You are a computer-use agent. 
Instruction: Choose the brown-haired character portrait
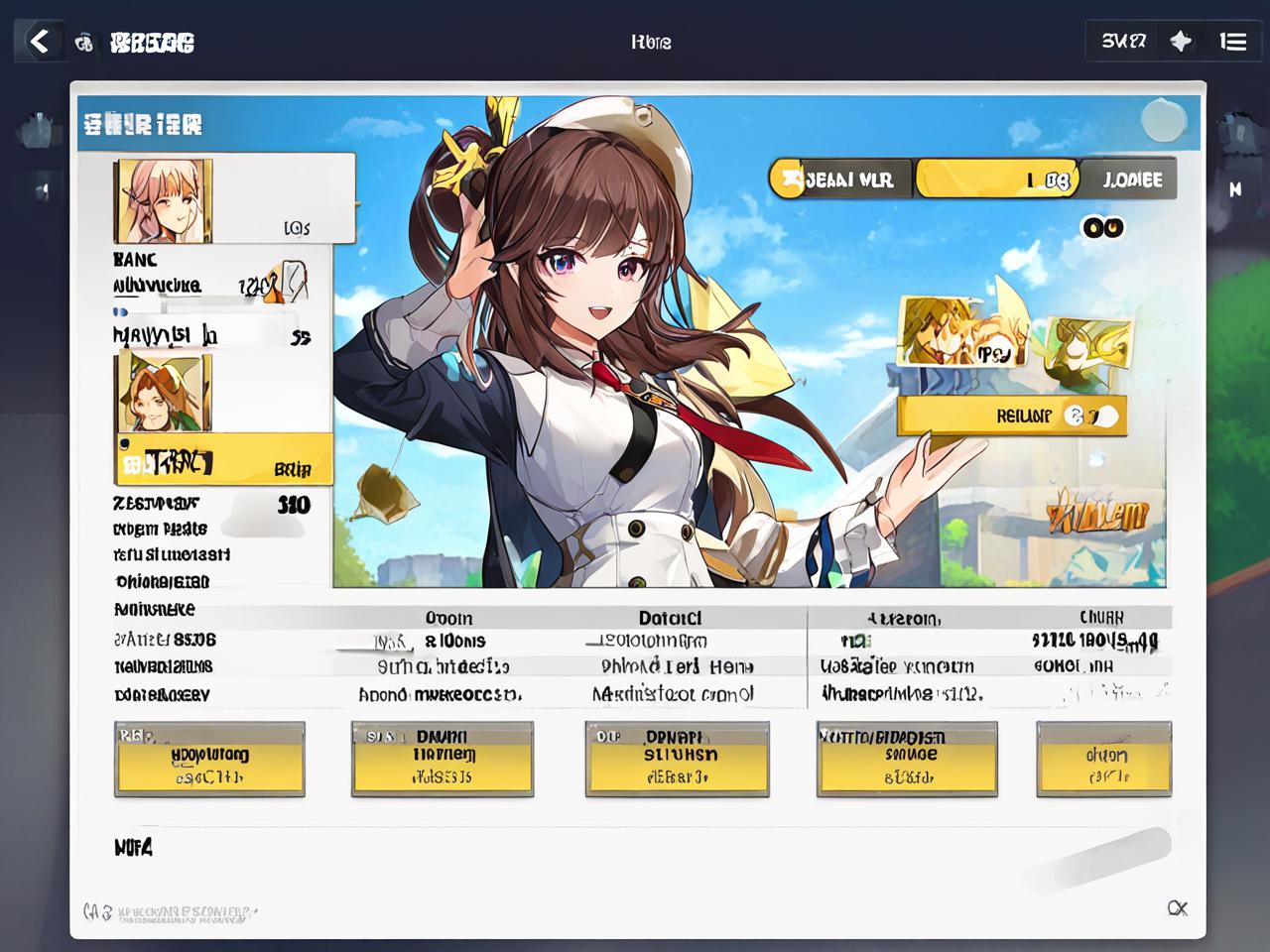tap(164, 394)
